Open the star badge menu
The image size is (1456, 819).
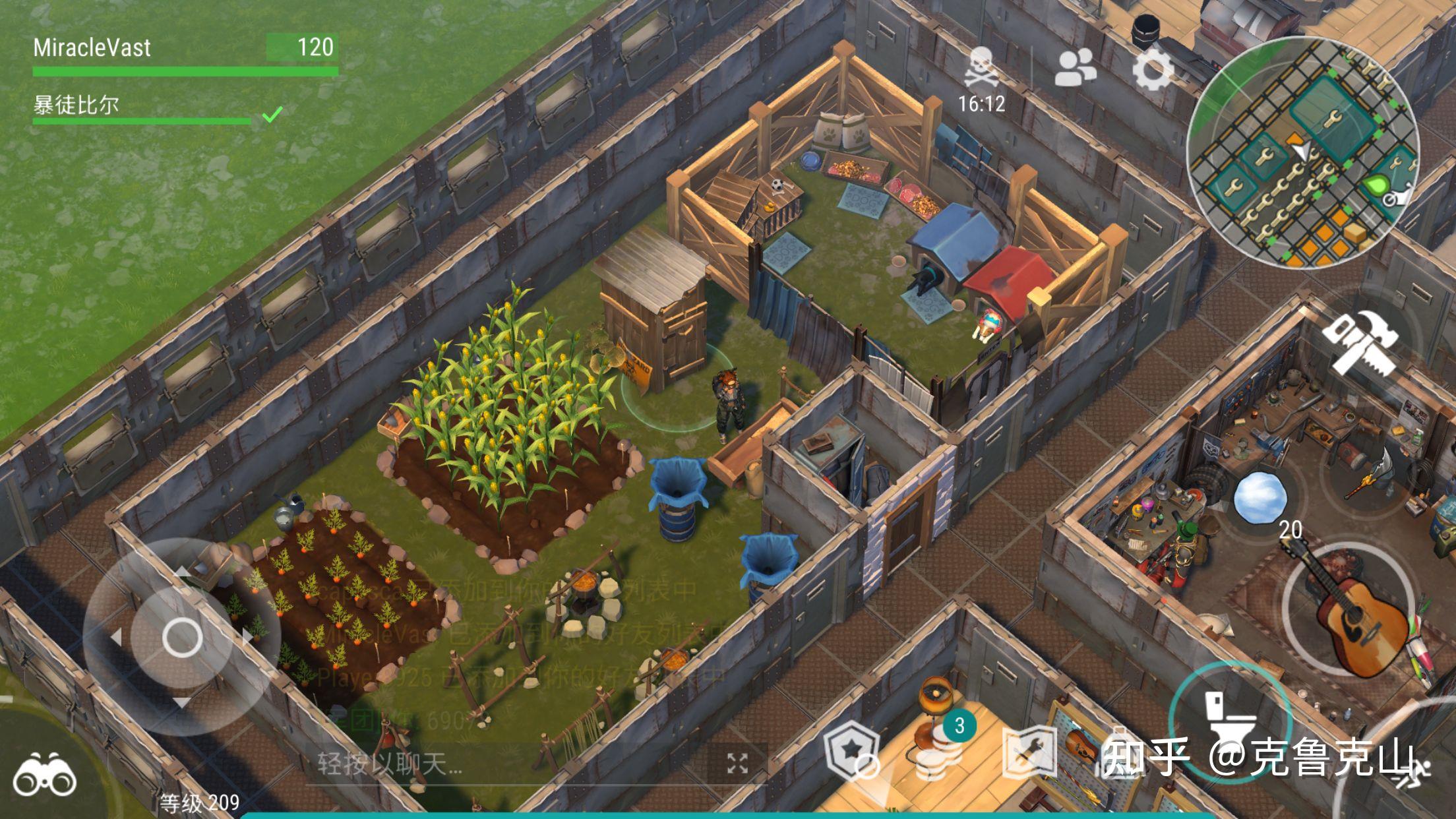[x=852, y=752]
